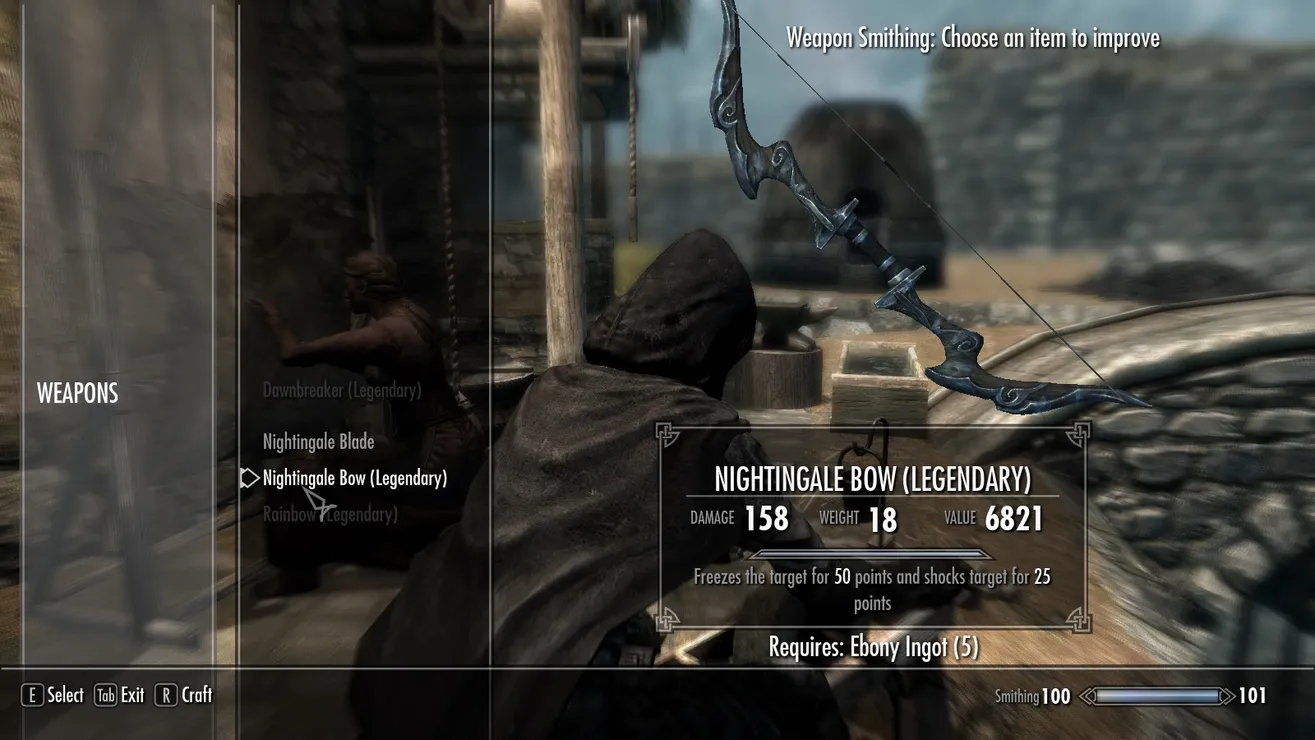
Task: Choose Dawnbreaker (Legendary) from the list
Action: point(341,390)
